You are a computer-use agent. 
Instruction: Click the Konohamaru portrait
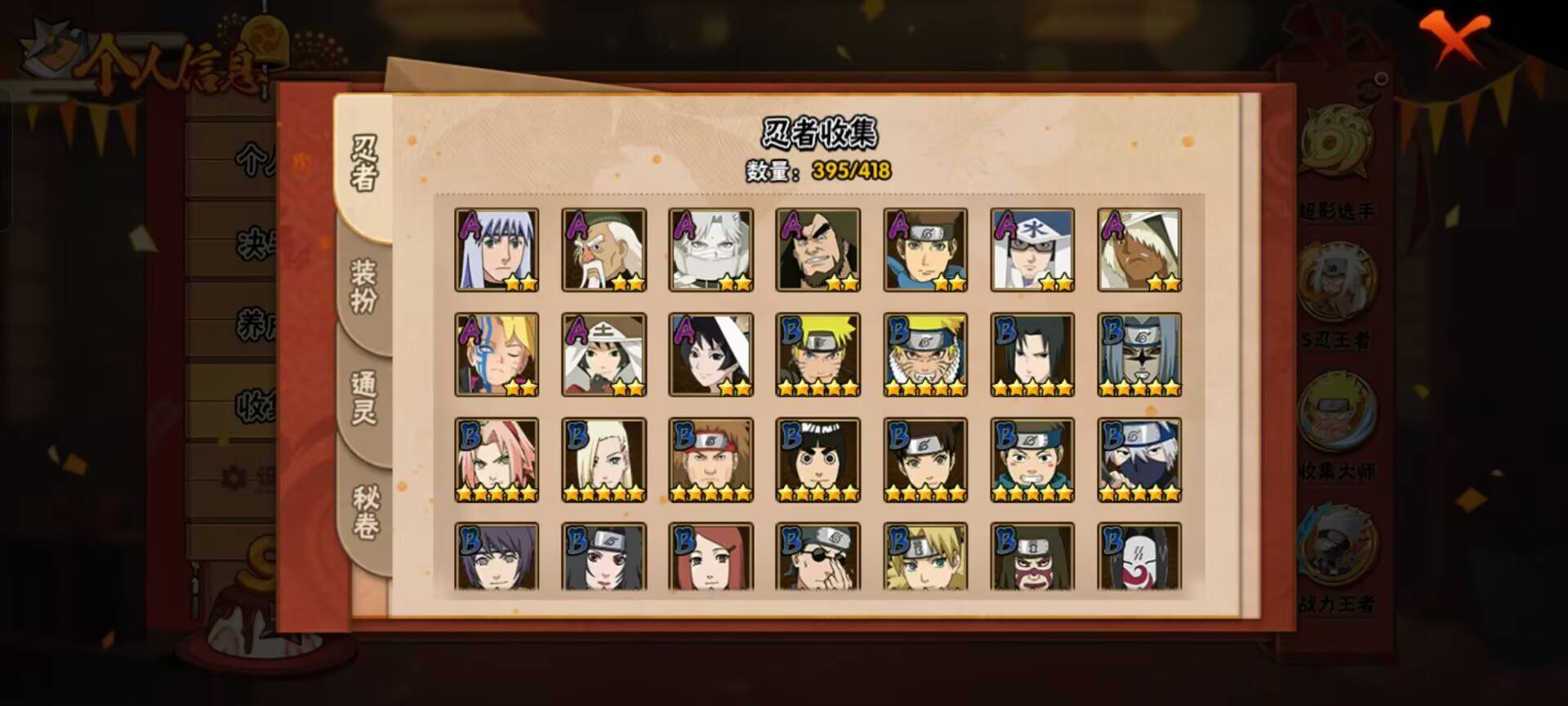[1032, 459]
